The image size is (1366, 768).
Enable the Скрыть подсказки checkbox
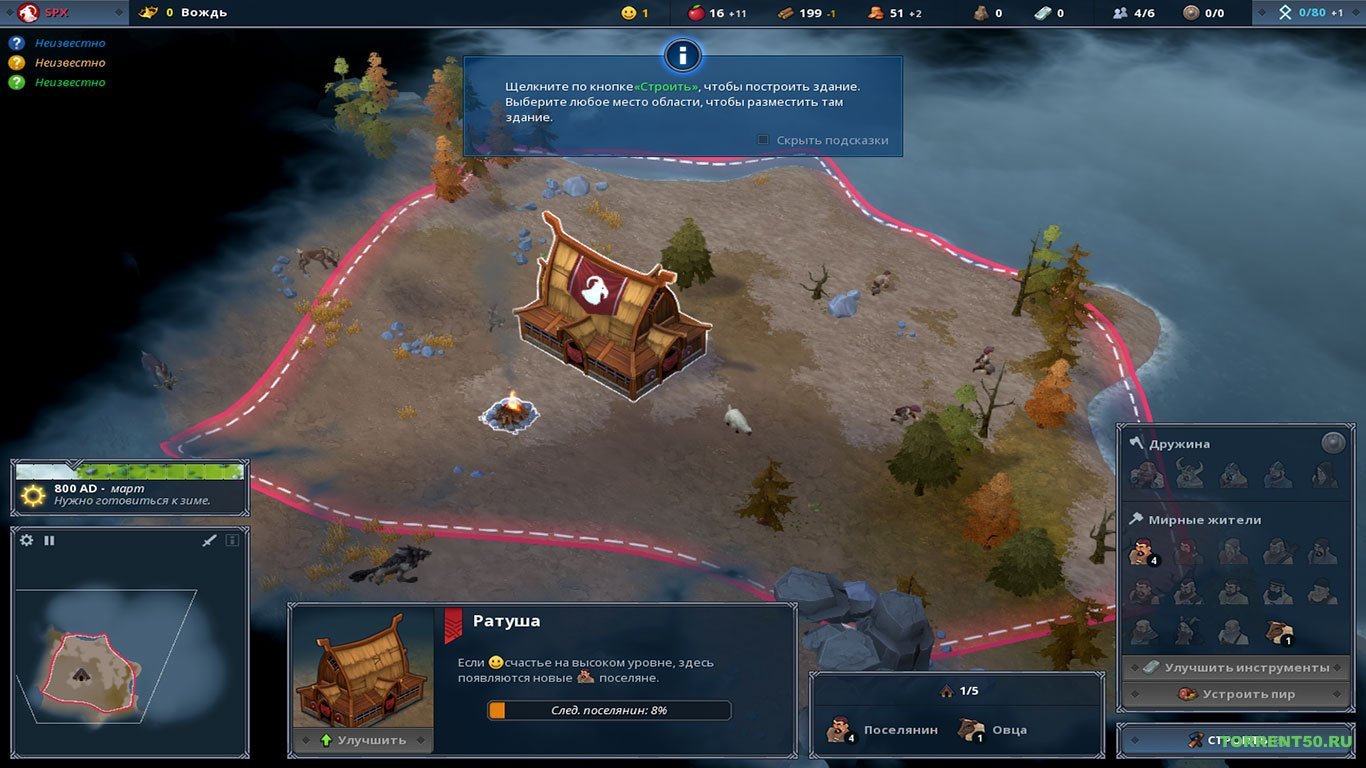coord(761,140)
